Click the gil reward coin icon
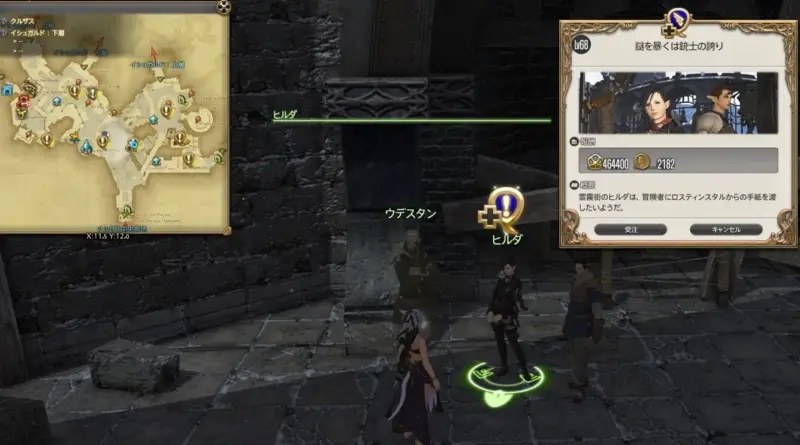 tap(644, 161)
